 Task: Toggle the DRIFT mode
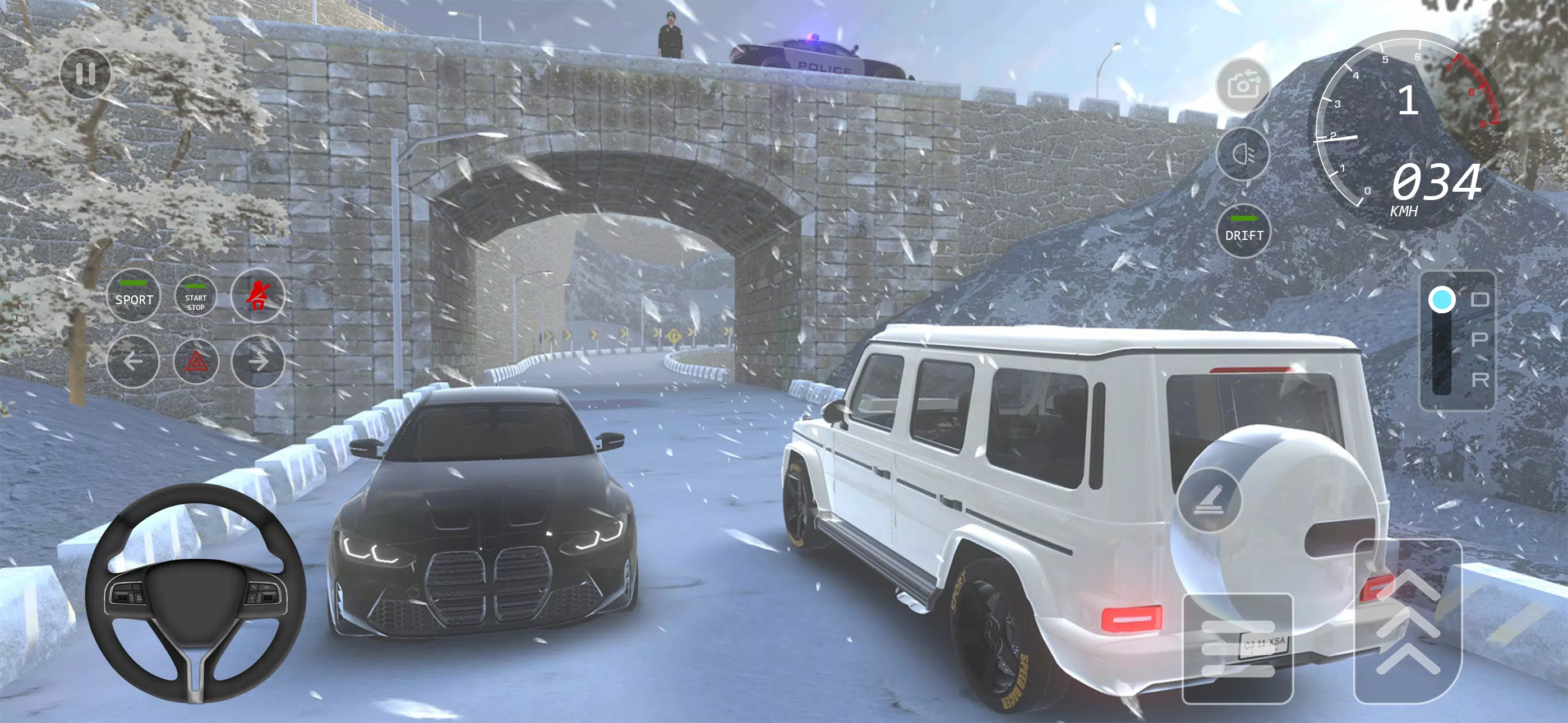(x=1243, y=231)
